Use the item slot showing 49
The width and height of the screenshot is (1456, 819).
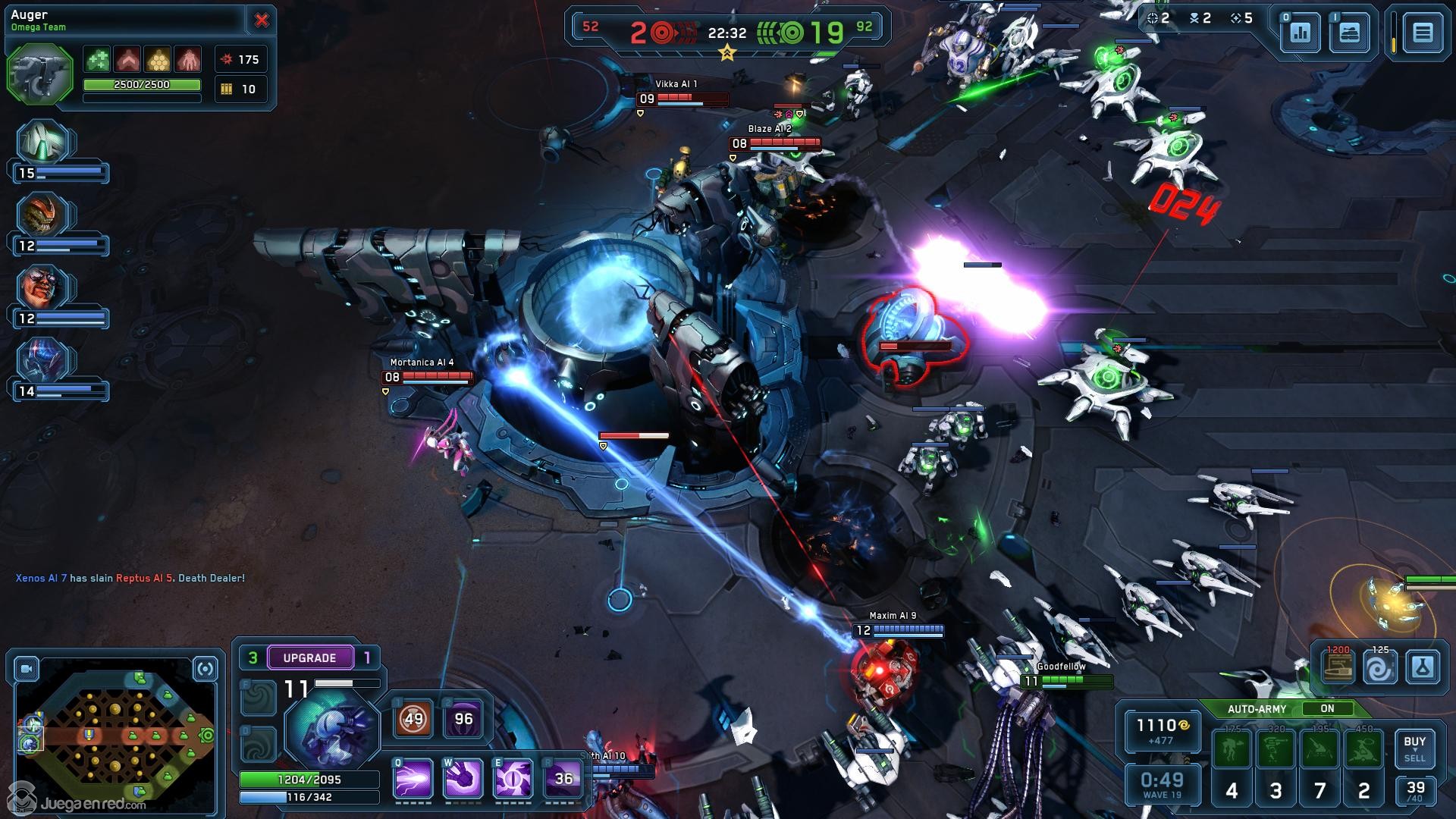point(413,719)
